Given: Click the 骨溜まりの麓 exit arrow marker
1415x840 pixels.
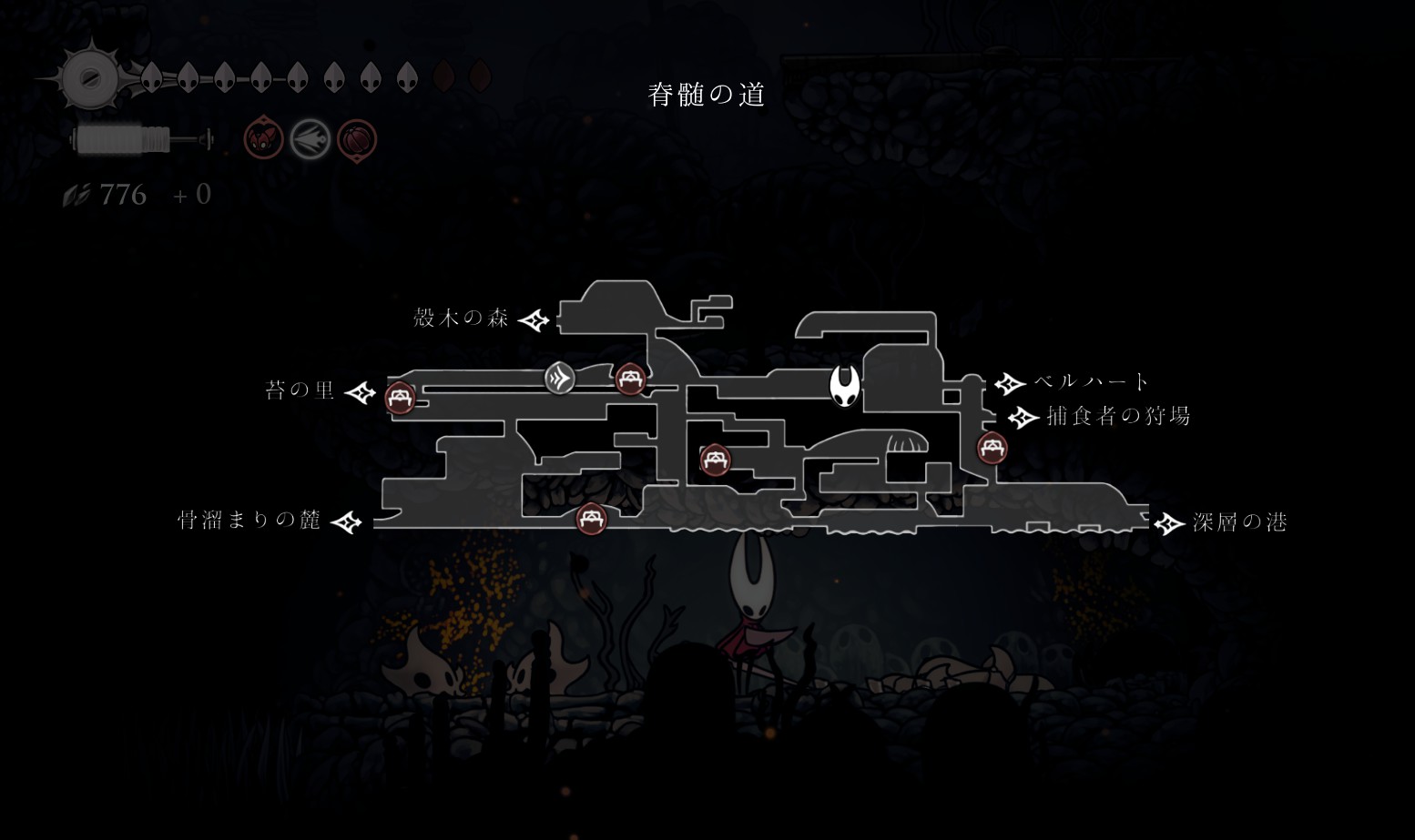Looking at the screenshot, I should coord(347,522).
